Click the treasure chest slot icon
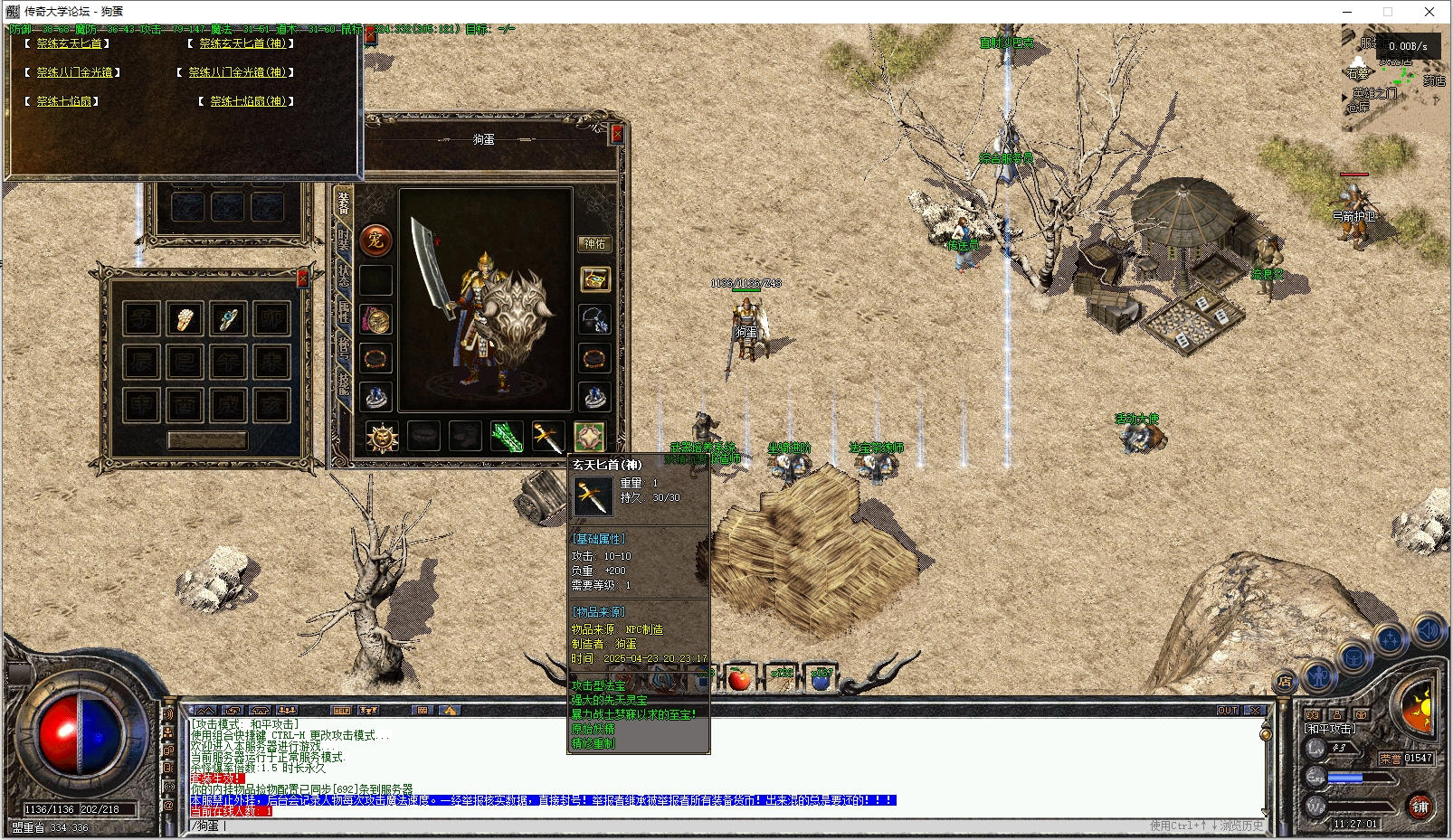This screenshot has height=840, width=1453. pos(594,280)
